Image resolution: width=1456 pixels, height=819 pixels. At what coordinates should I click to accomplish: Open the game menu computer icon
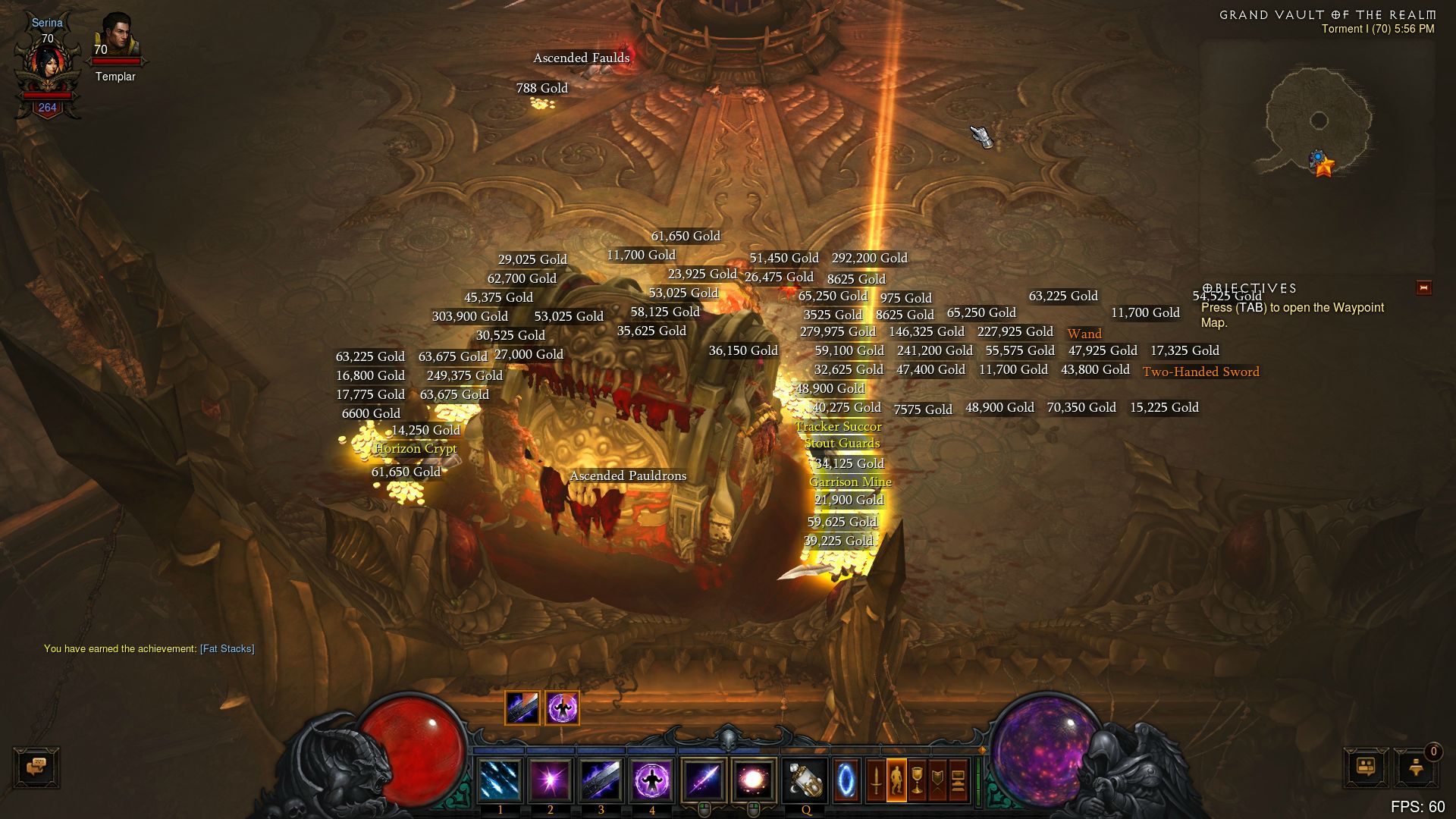coord(958,780)
